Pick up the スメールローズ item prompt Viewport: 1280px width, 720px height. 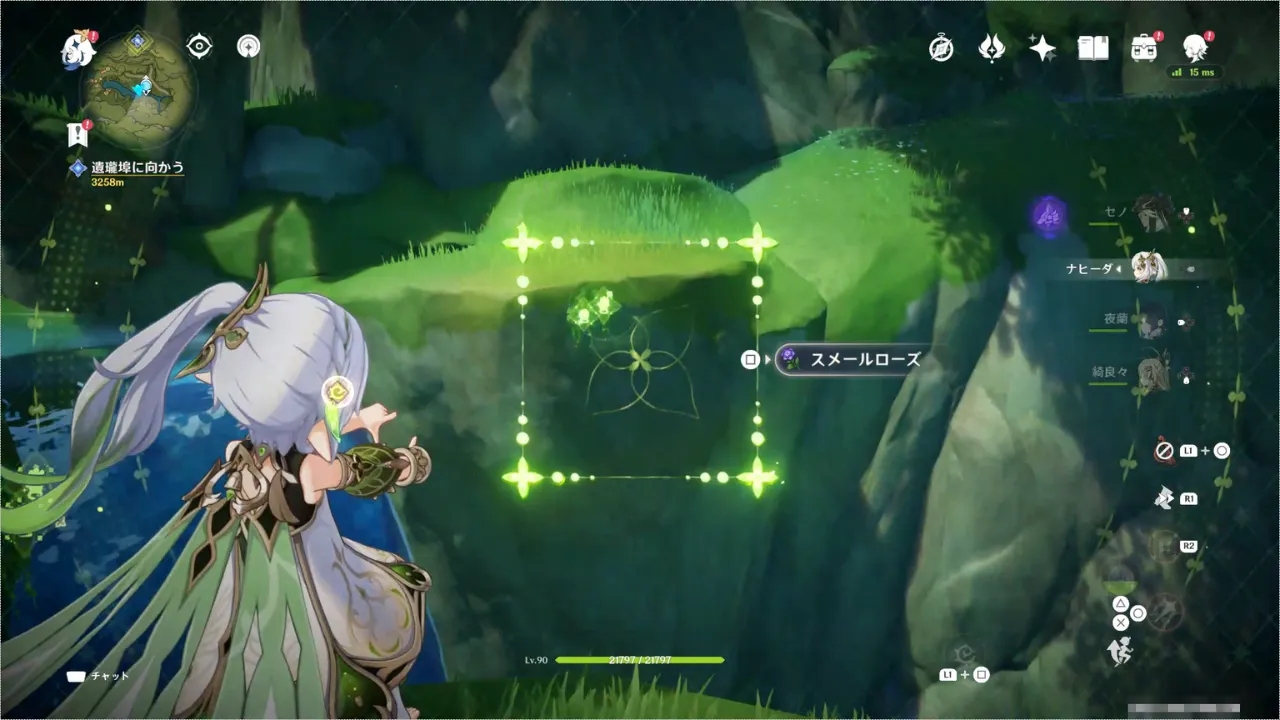[x=848, y=359]
